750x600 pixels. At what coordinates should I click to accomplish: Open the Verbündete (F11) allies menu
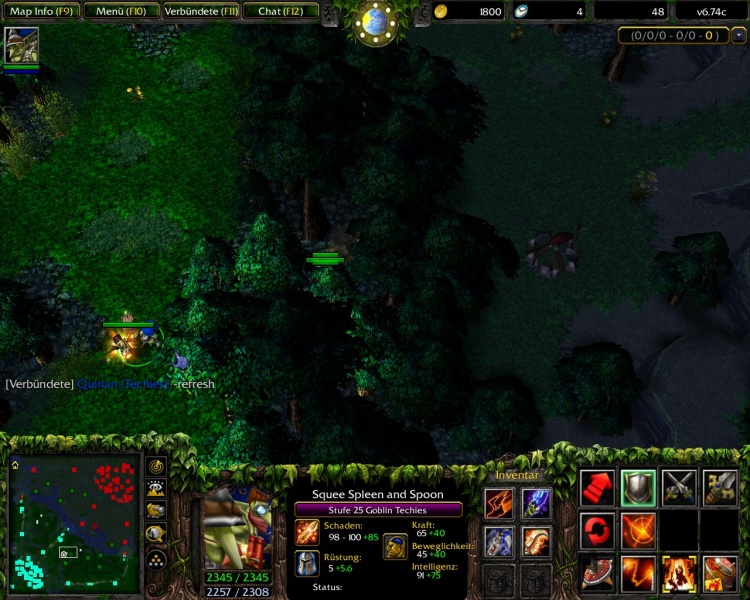click(199, 11)
